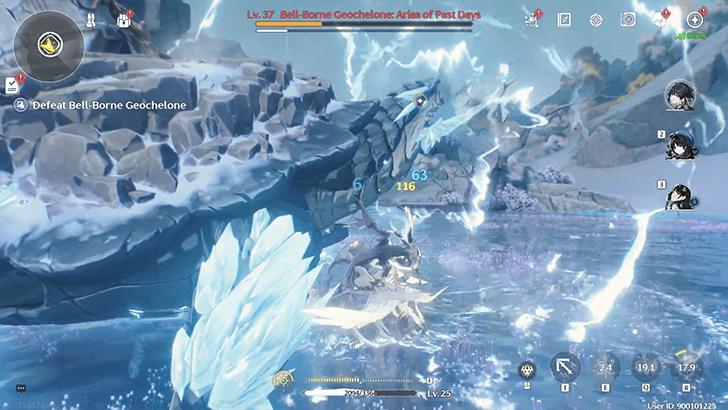Open the sparkle events icon in top bar

point(533,19)
